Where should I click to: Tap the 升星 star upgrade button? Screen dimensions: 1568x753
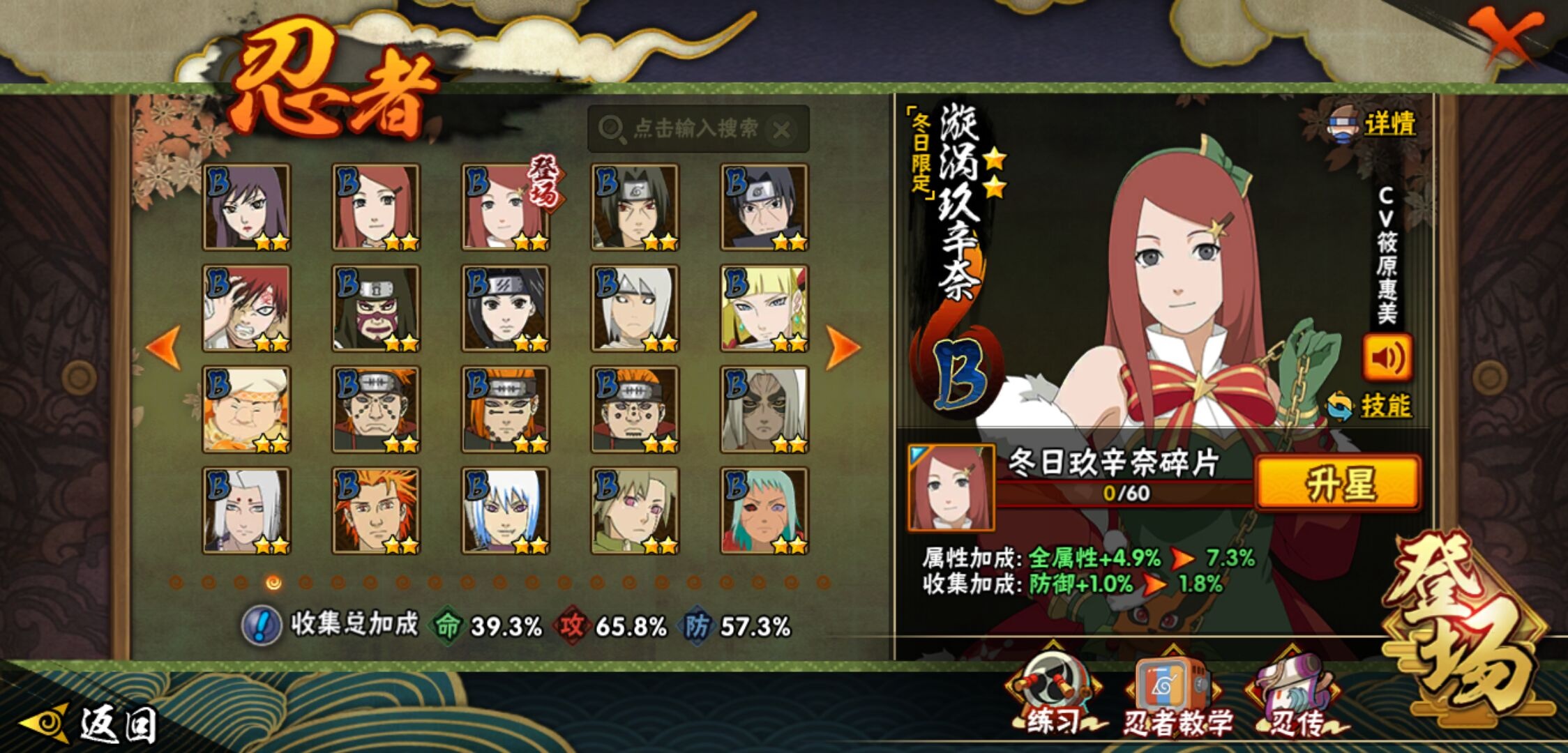point(1338,482)
